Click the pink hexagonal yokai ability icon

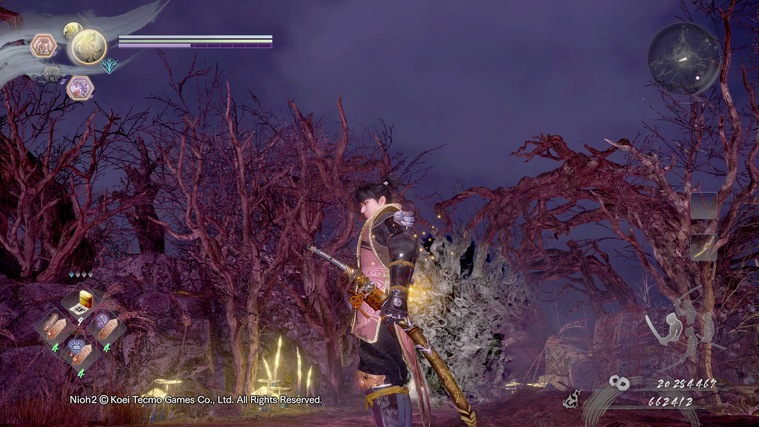(x=44, y=45)
